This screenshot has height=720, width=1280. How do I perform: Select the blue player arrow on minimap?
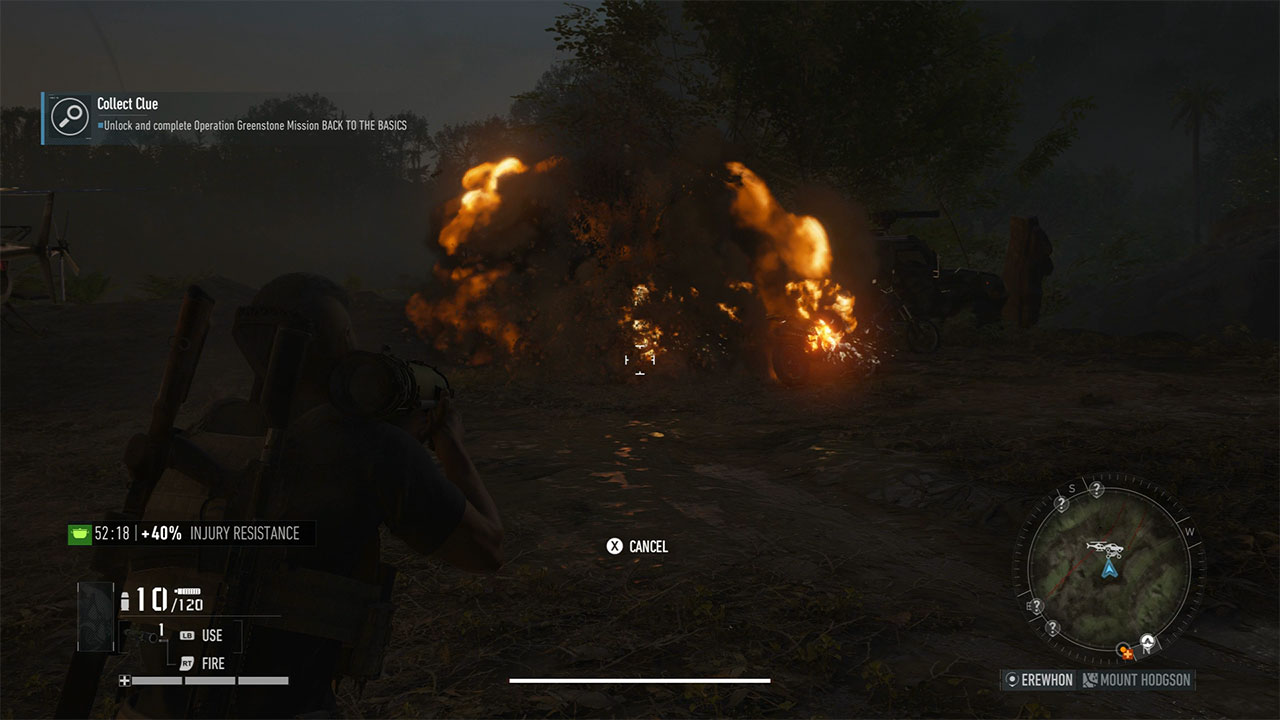pos(1108,569)
